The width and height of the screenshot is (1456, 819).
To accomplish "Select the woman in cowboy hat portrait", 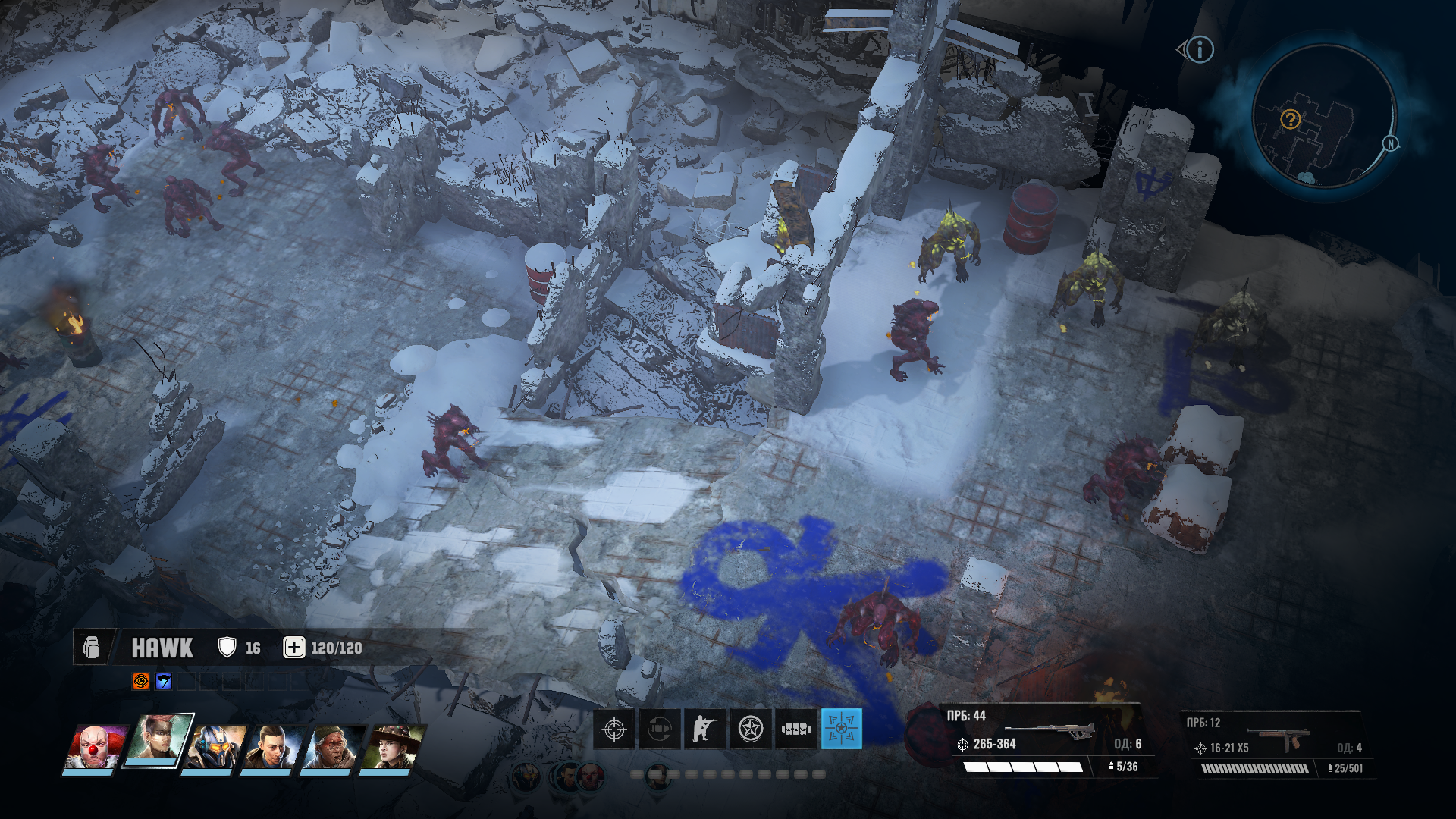I will tap(391, 747).
